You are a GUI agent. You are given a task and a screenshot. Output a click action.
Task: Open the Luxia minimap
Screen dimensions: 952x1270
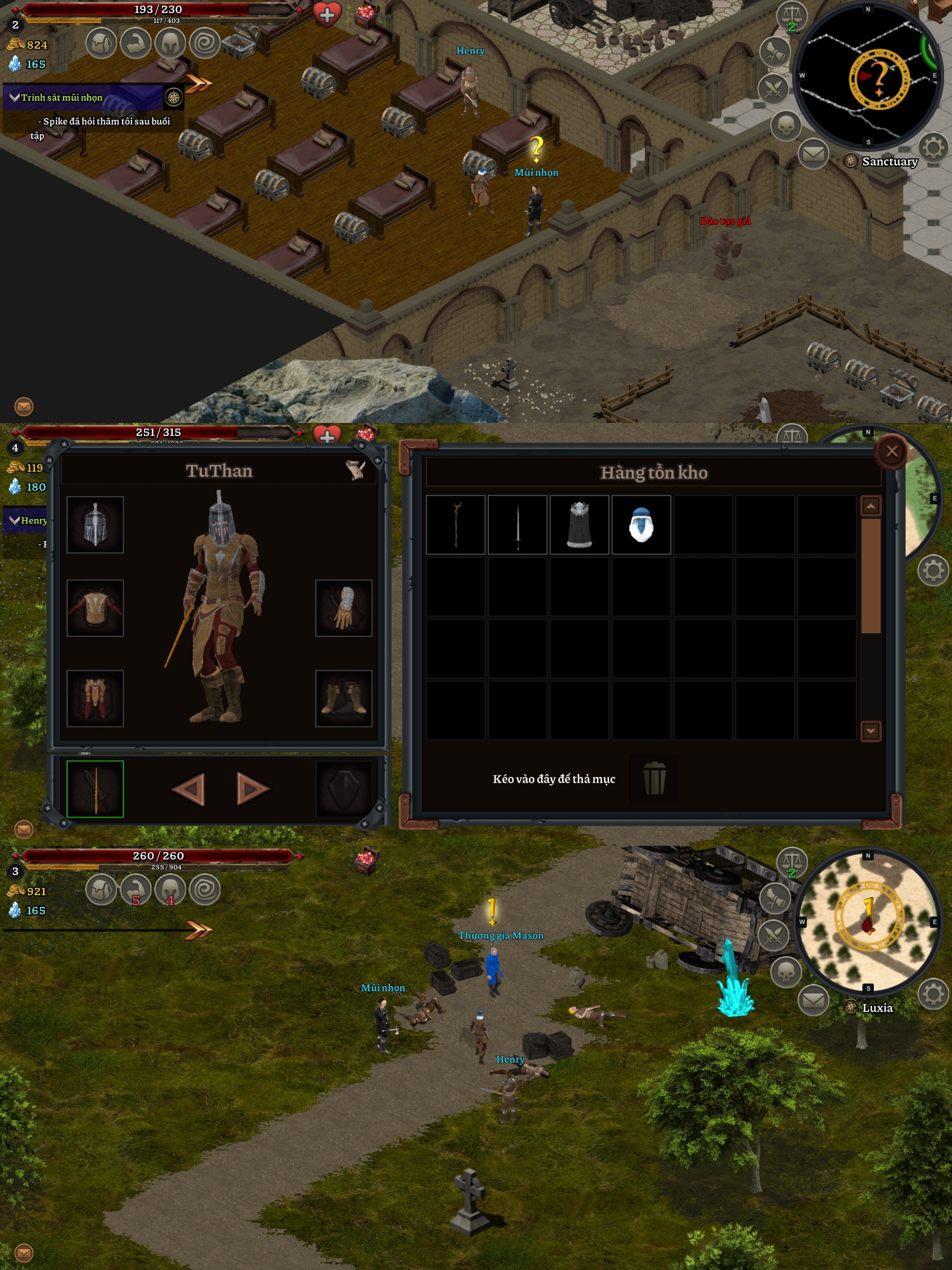pyautogui.click(x=868, y=922)
